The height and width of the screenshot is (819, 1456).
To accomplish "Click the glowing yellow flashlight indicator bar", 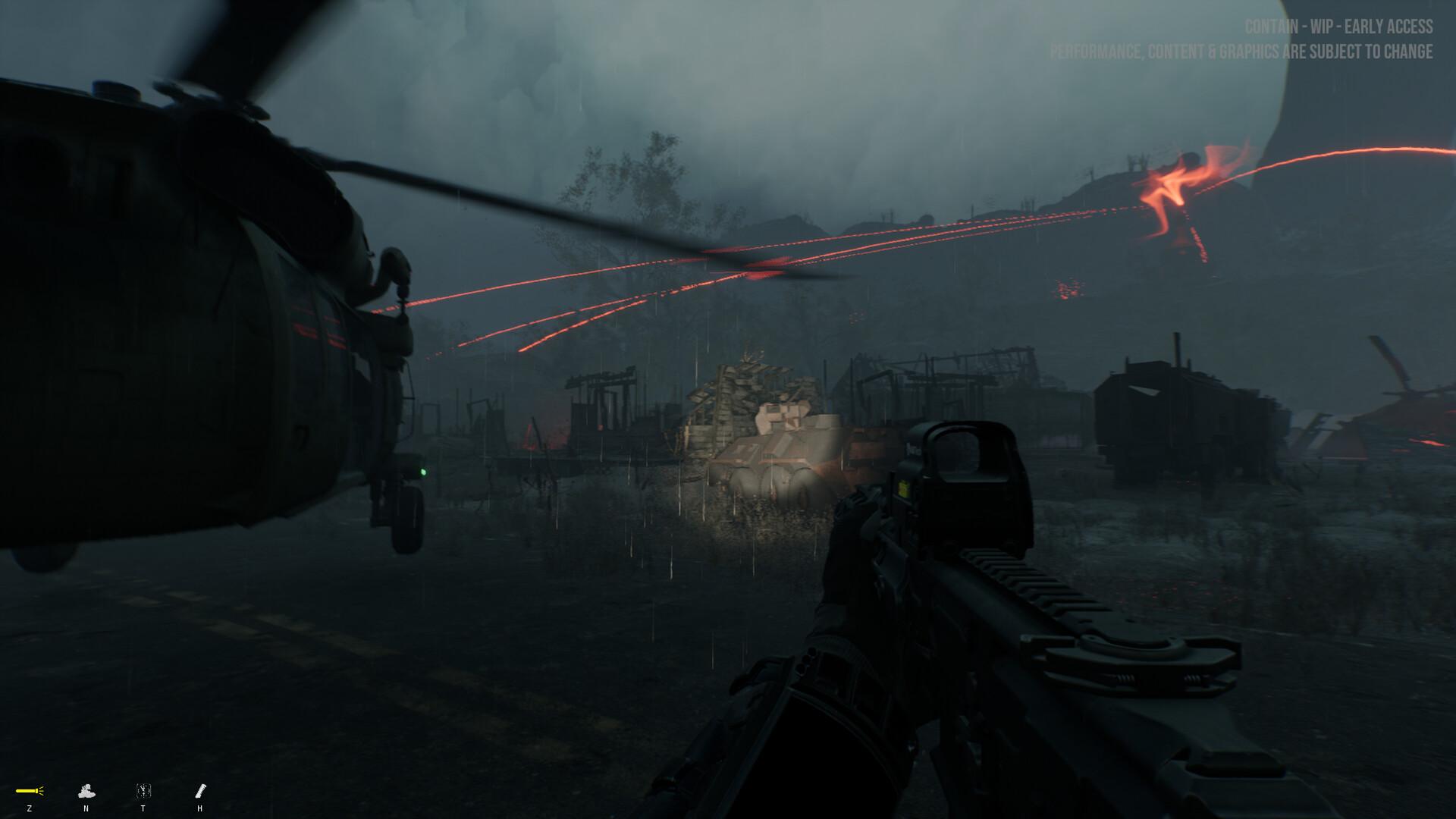I will [x=25, y=790].
